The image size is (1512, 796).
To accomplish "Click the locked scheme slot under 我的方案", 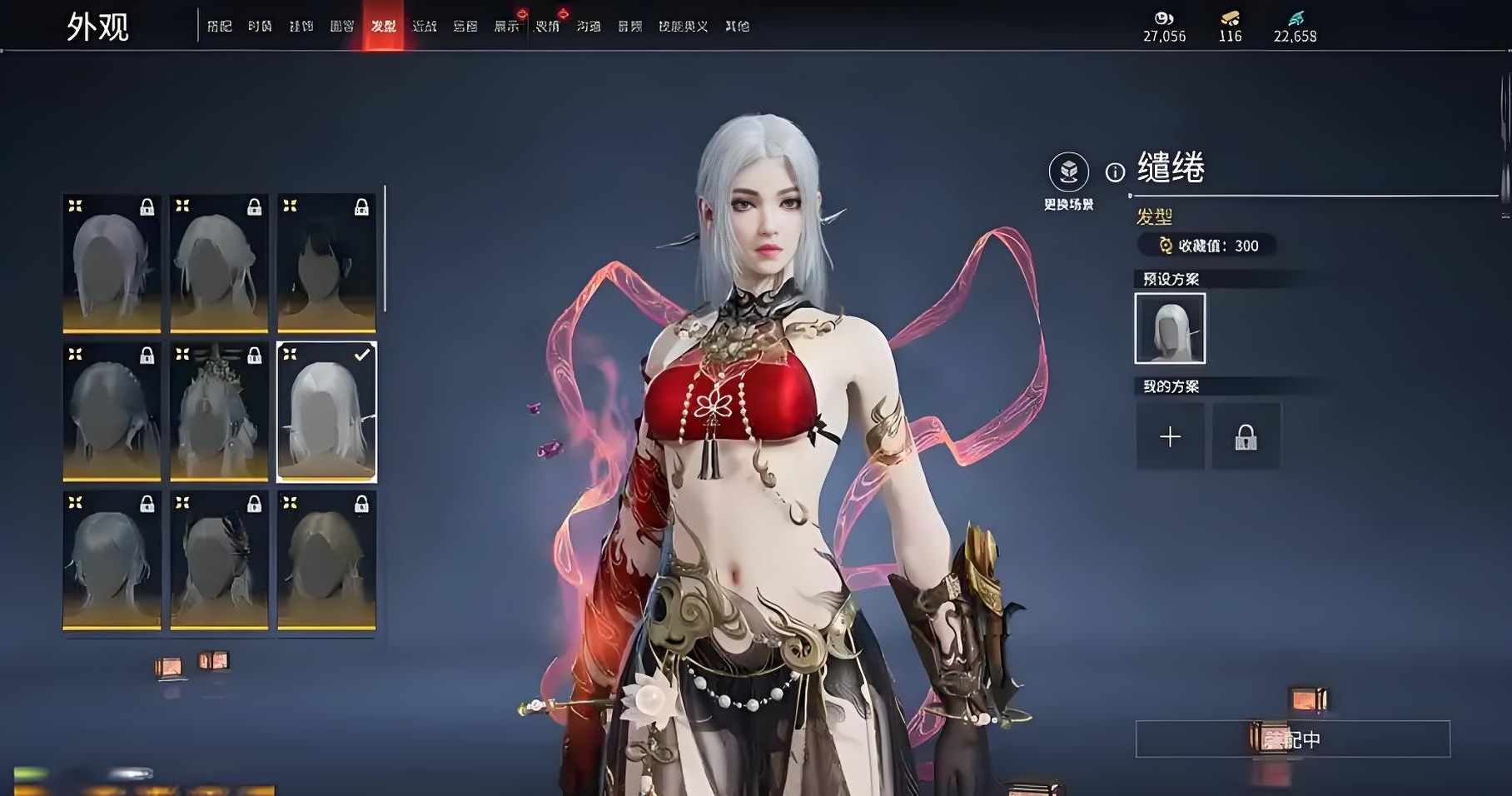I will pyautogui.click(x=1246, y=436).
